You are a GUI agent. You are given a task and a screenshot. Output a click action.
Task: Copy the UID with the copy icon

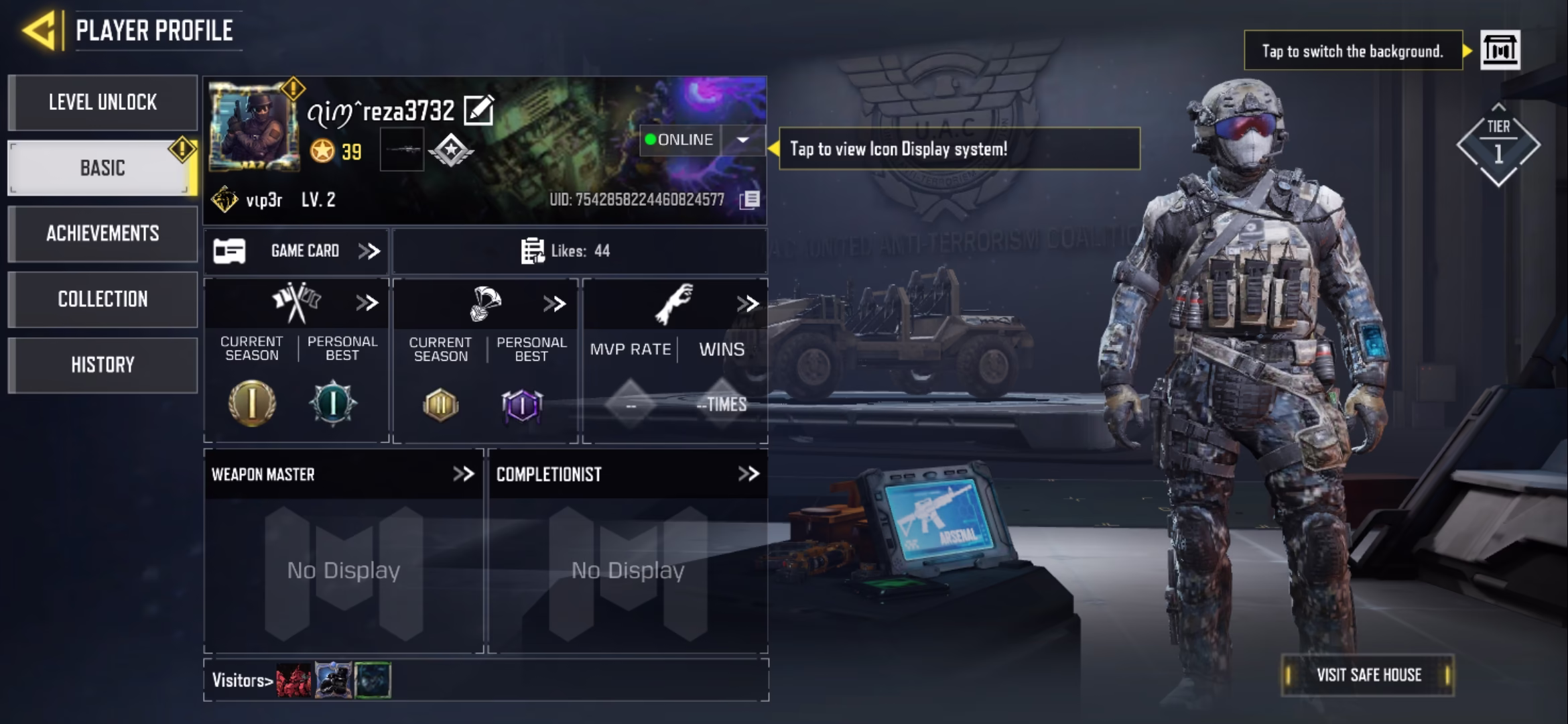(750, 200)
